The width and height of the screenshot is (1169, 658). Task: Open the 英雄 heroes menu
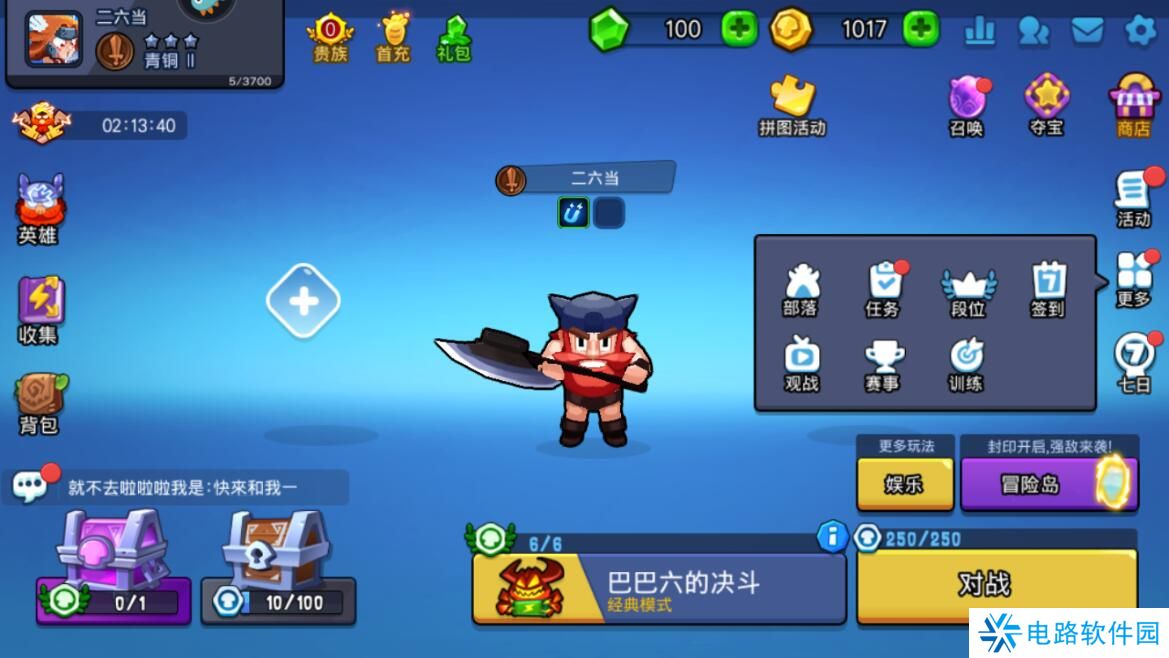38,209
